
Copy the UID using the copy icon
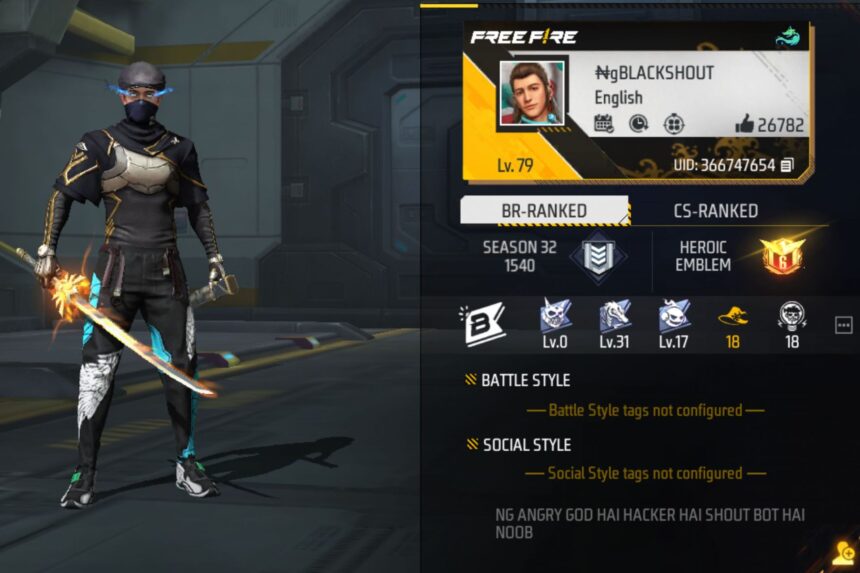coord(787,165)
